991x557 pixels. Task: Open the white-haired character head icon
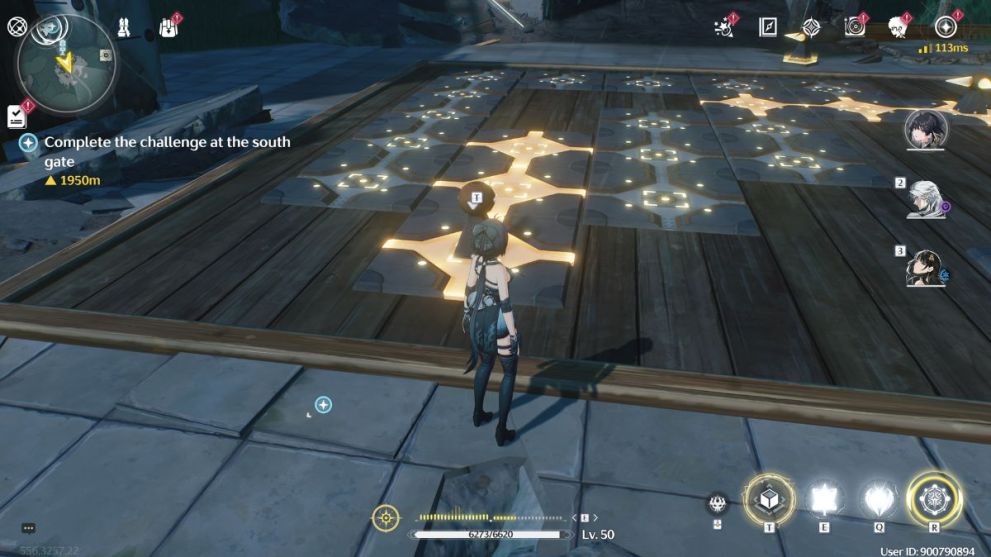[x=897, y=27]
